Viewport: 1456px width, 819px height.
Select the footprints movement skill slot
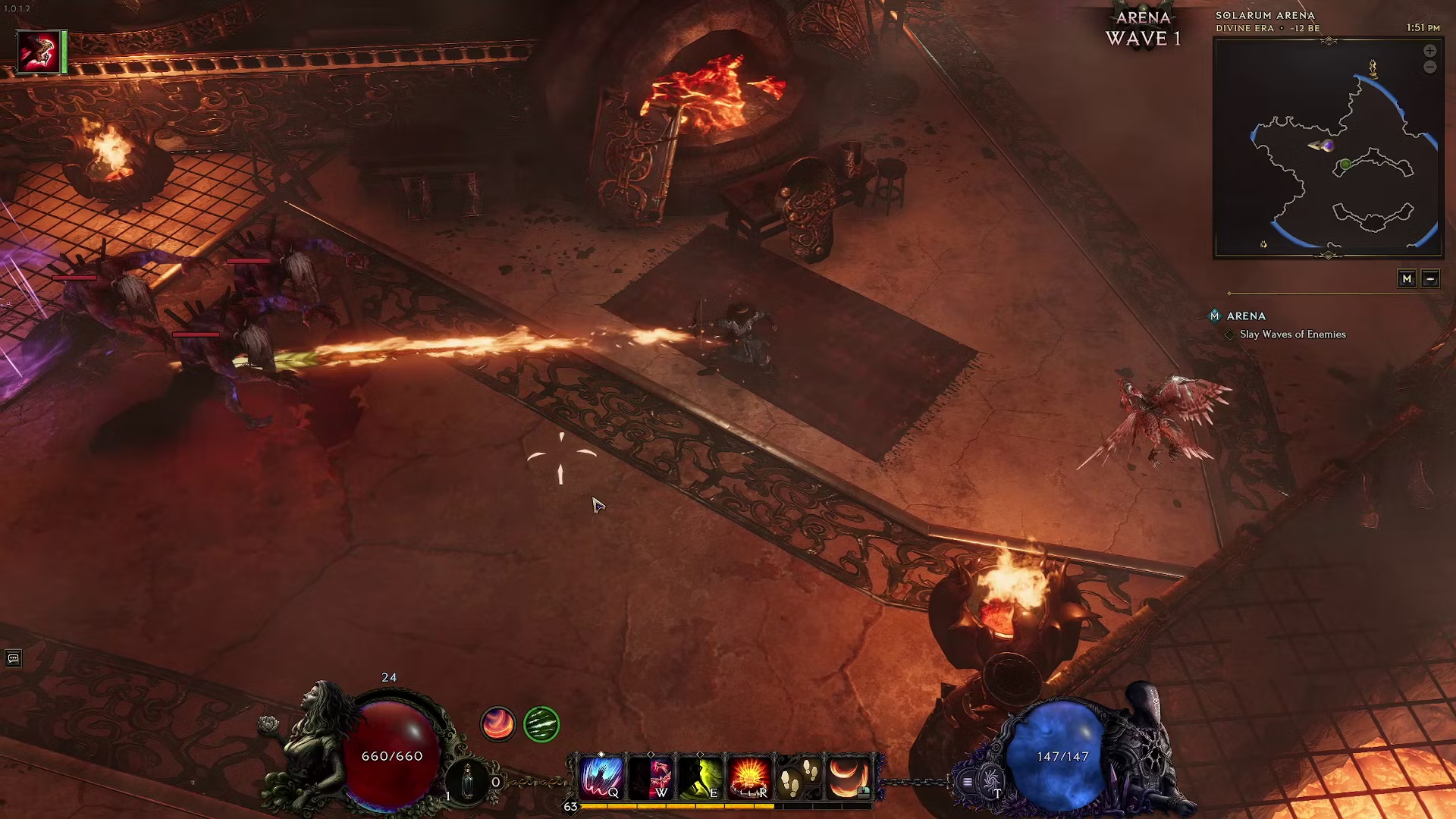tap(799, 777)
